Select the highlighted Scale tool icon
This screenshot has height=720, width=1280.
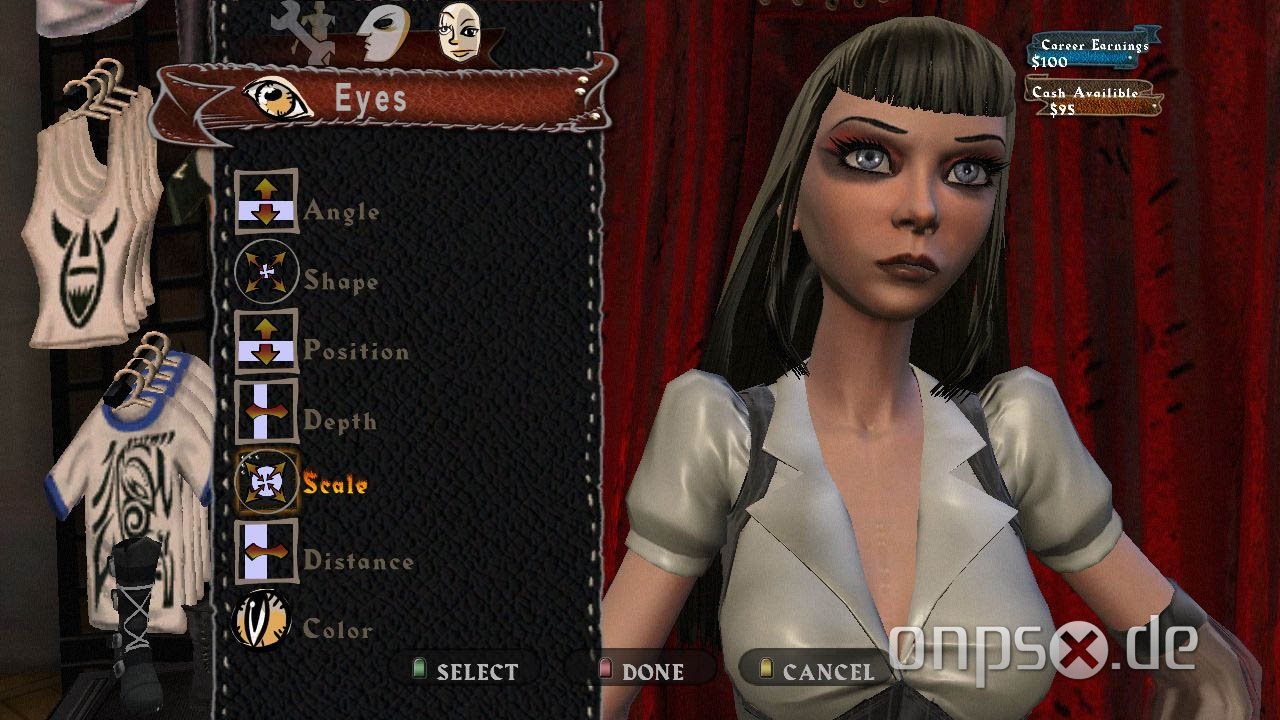pos(268,483)
